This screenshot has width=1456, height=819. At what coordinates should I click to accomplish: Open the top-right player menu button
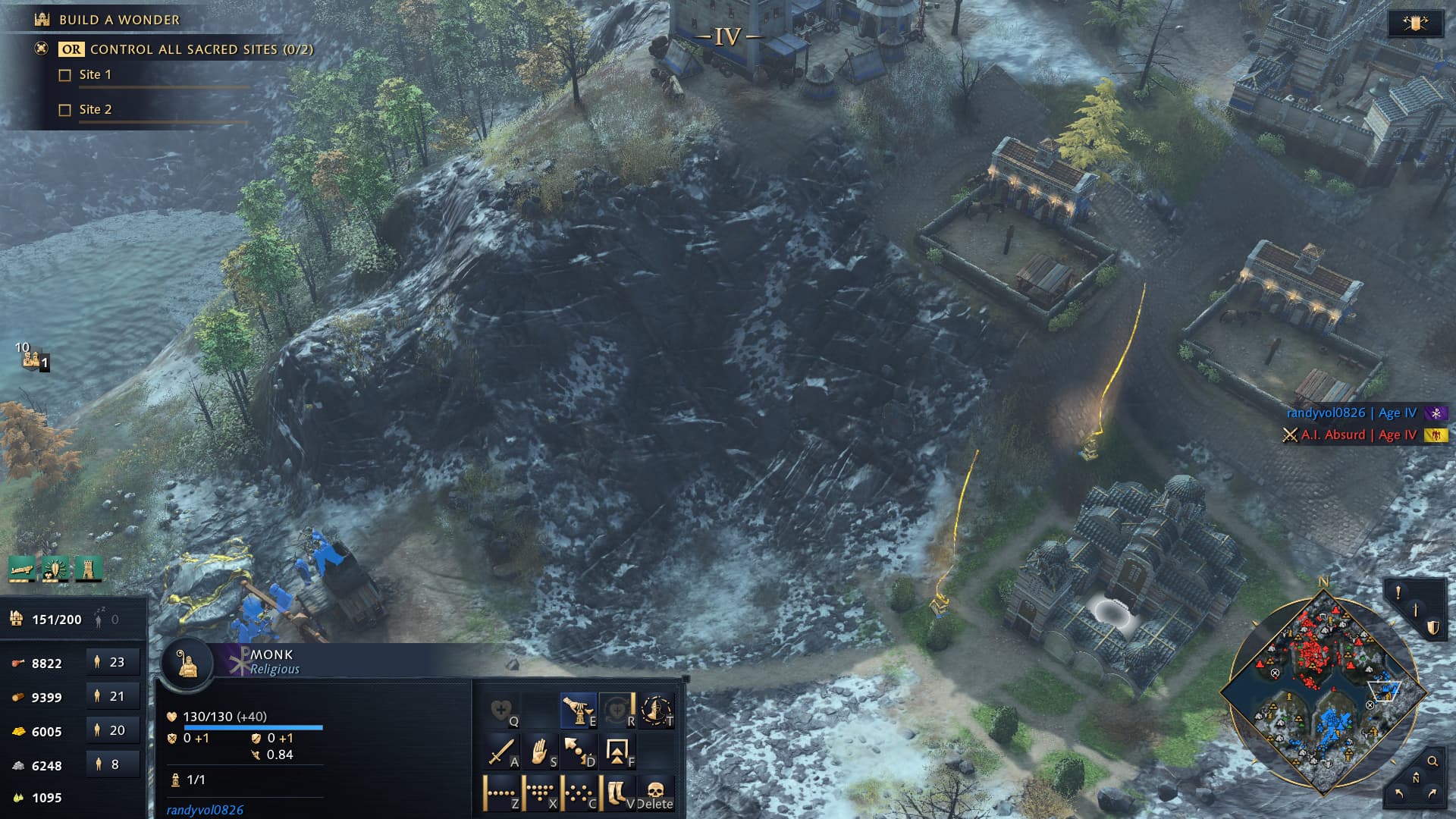1415,24
